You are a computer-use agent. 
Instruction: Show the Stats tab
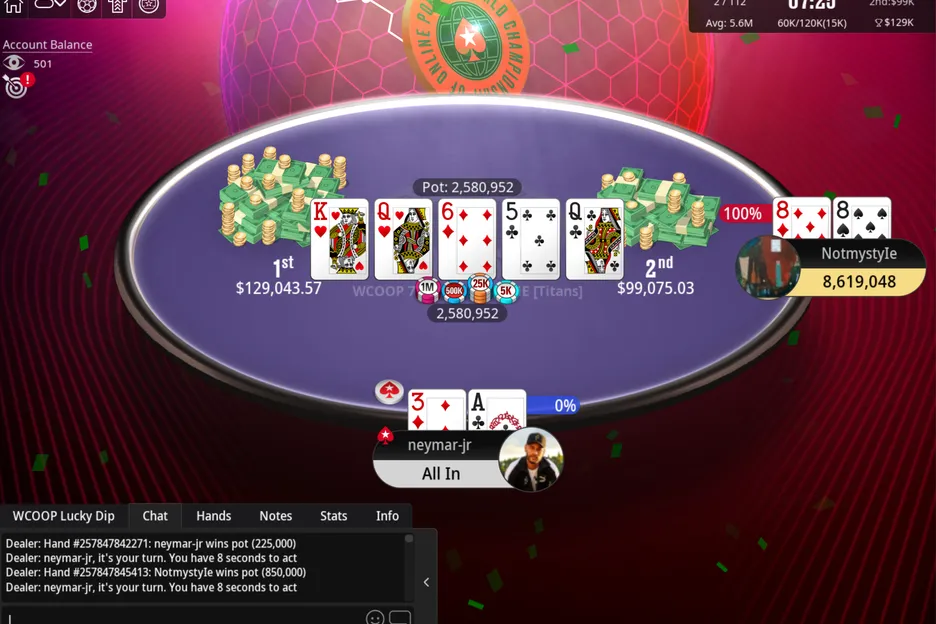click(x=333, y=516)
